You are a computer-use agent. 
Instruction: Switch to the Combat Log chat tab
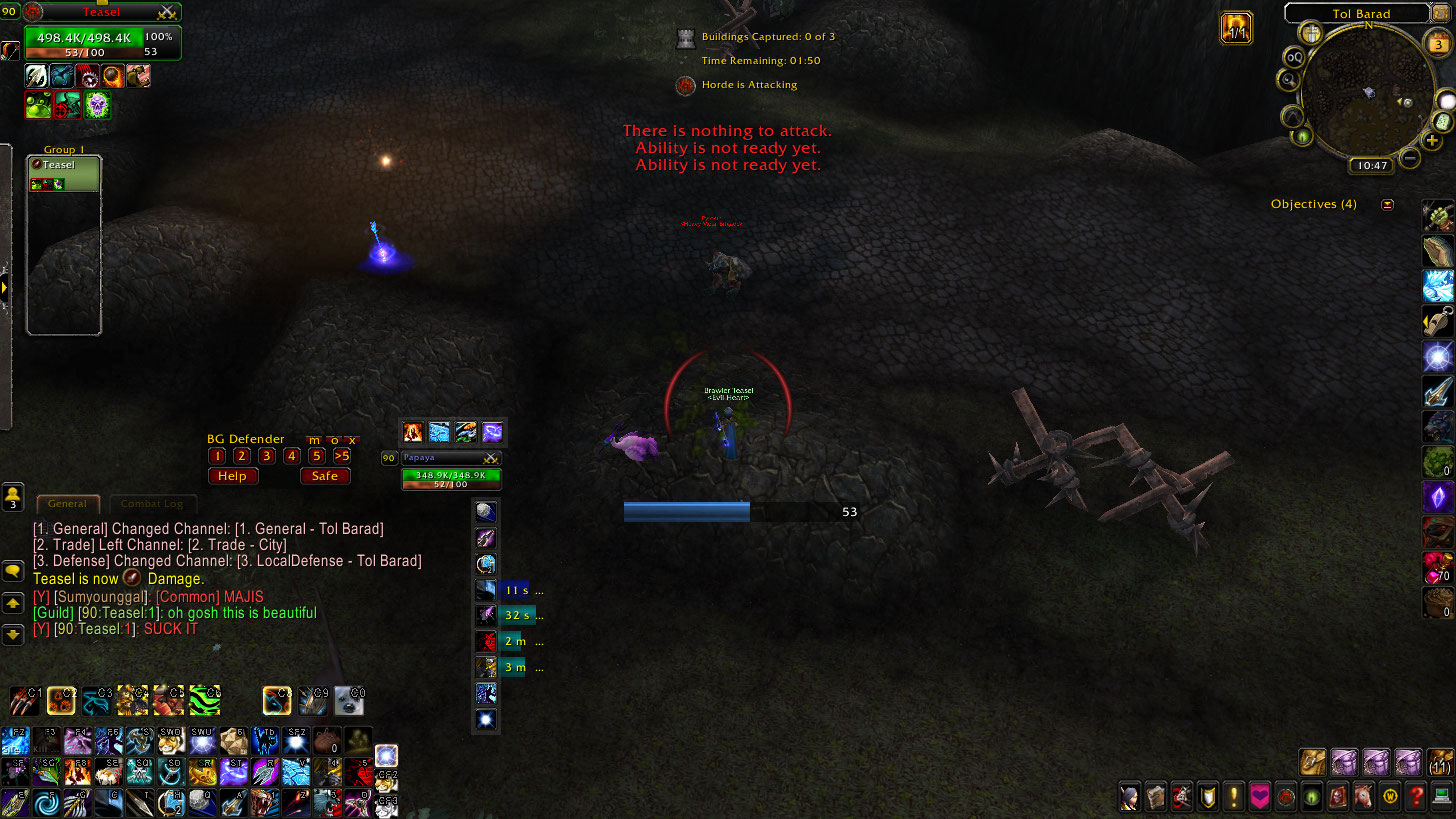point(153,504)
